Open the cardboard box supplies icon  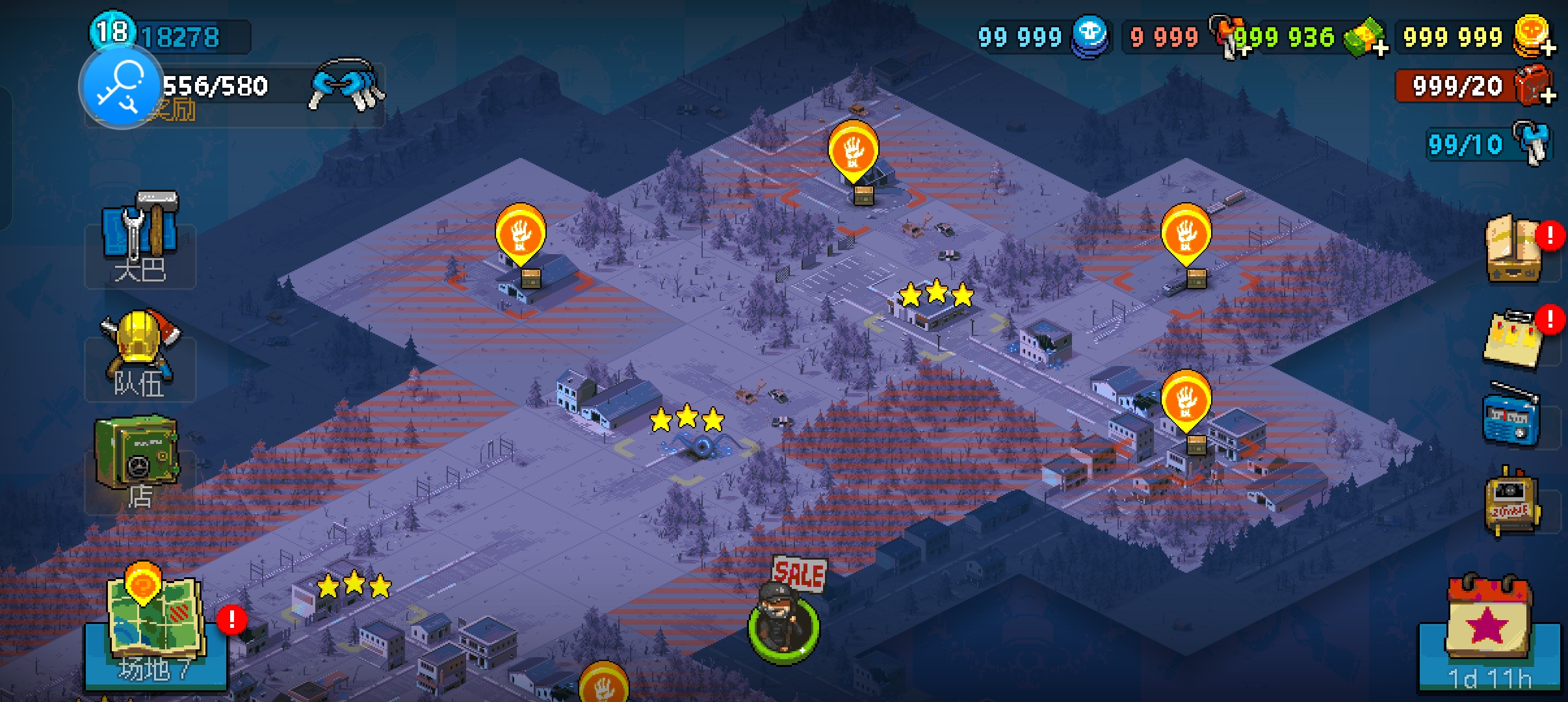click(x=1515, y=250)
